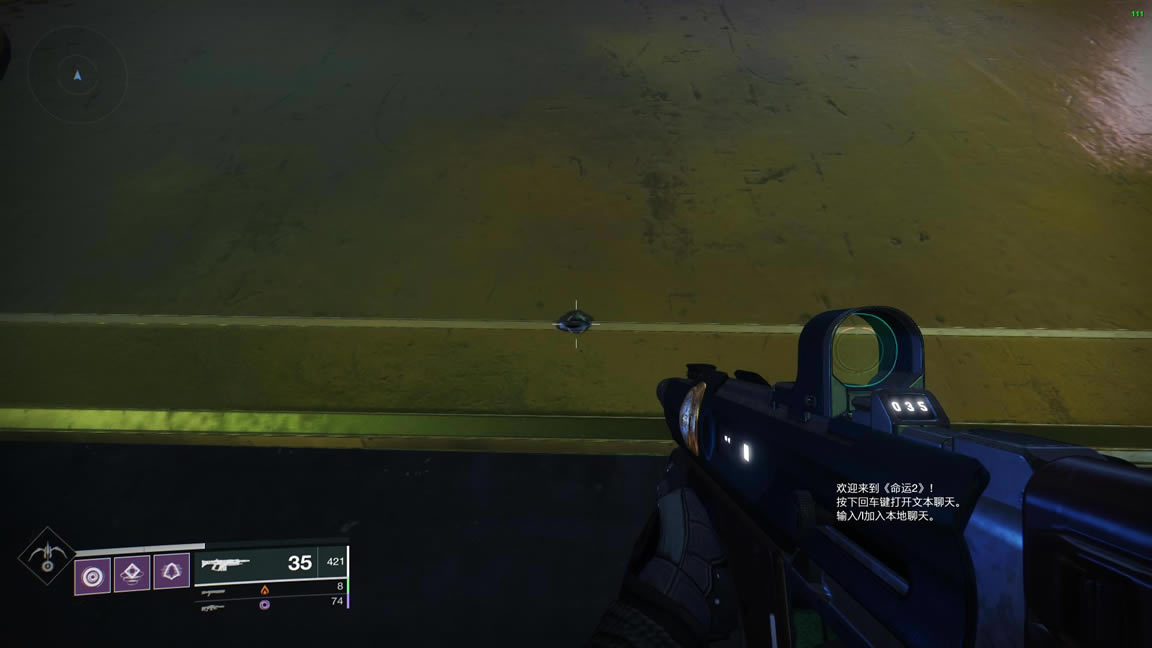The height and width of the screenshot is (648, 1152).
Task: Activate the grenade ability icon
Action: point(92,574)
